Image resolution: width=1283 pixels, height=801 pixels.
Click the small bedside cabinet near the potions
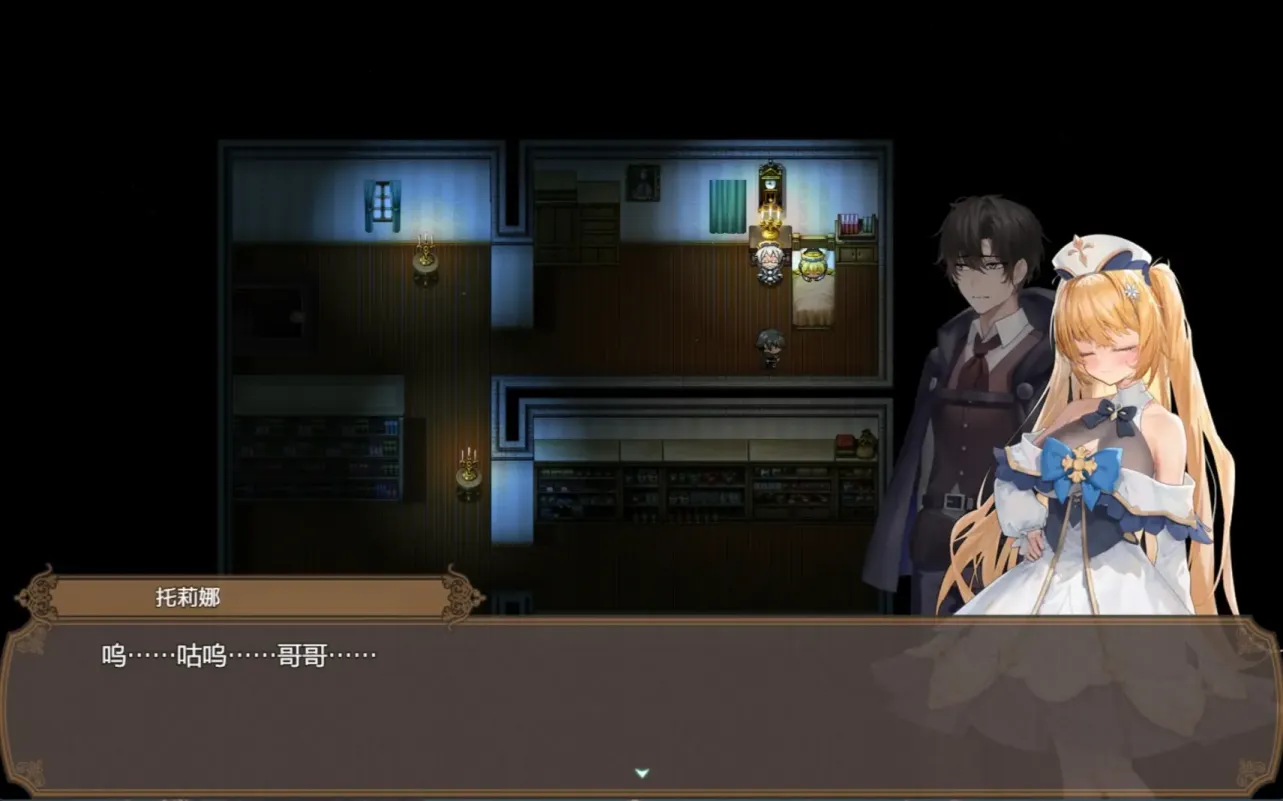tap(856, 255)
